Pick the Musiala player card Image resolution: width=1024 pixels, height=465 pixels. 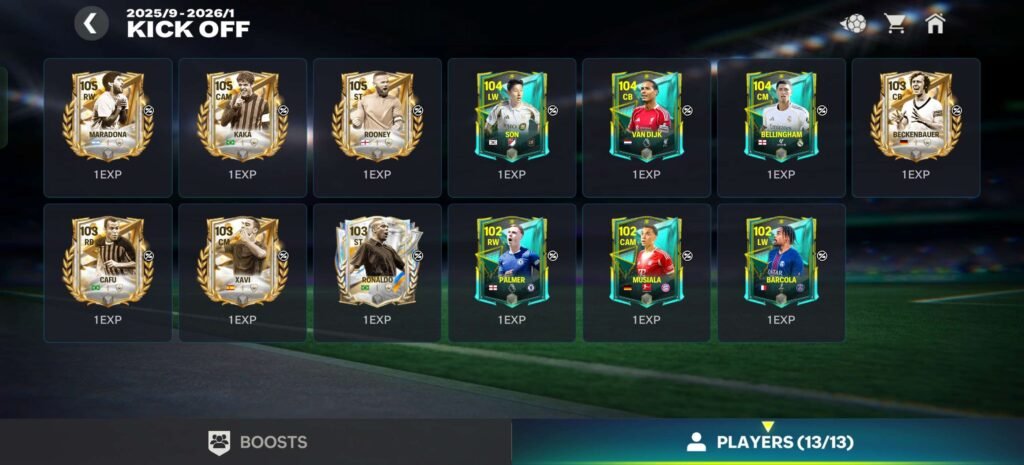click(646, 262)
